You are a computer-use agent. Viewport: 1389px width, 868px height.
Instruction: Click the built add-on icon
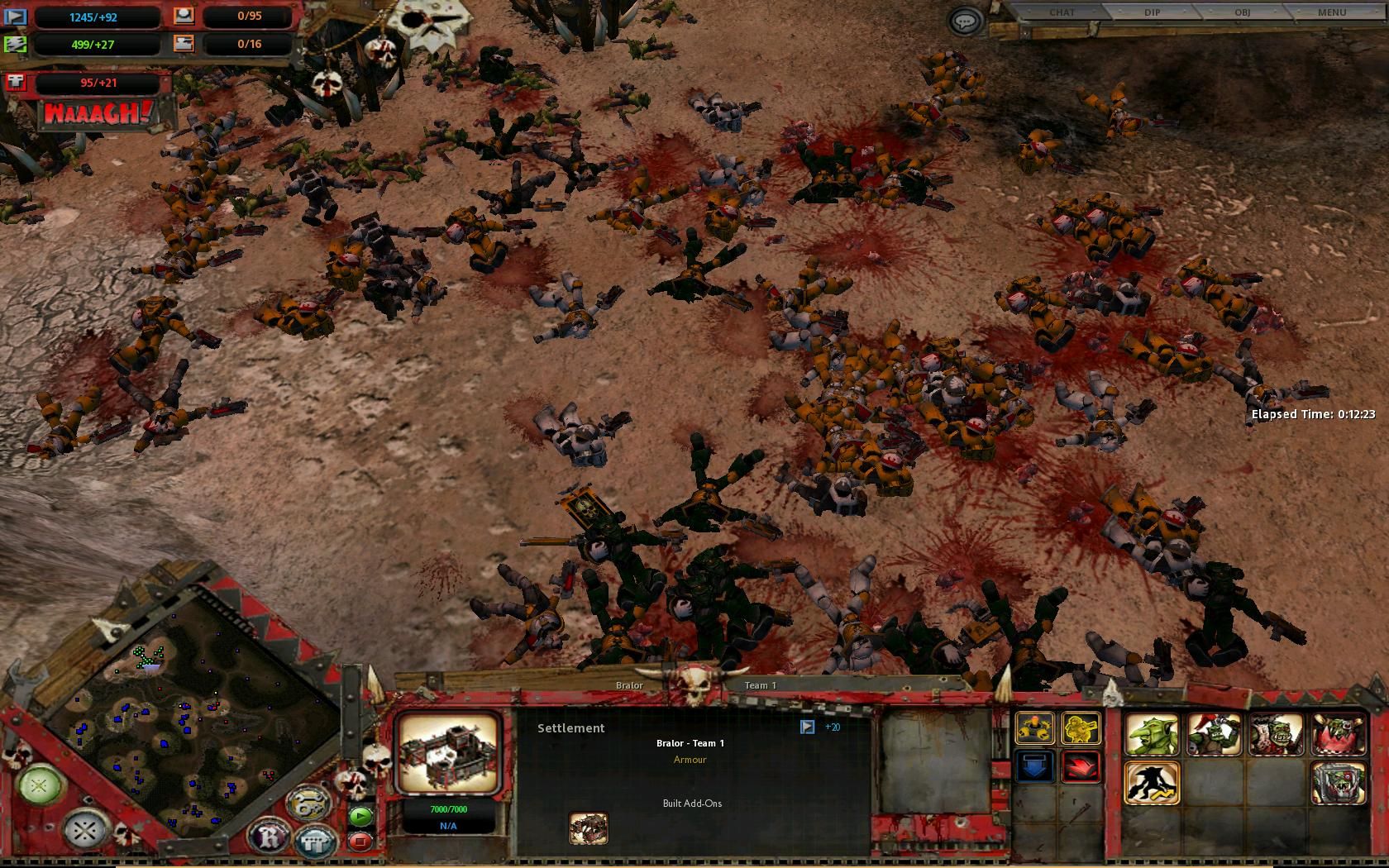click(589, 828)
